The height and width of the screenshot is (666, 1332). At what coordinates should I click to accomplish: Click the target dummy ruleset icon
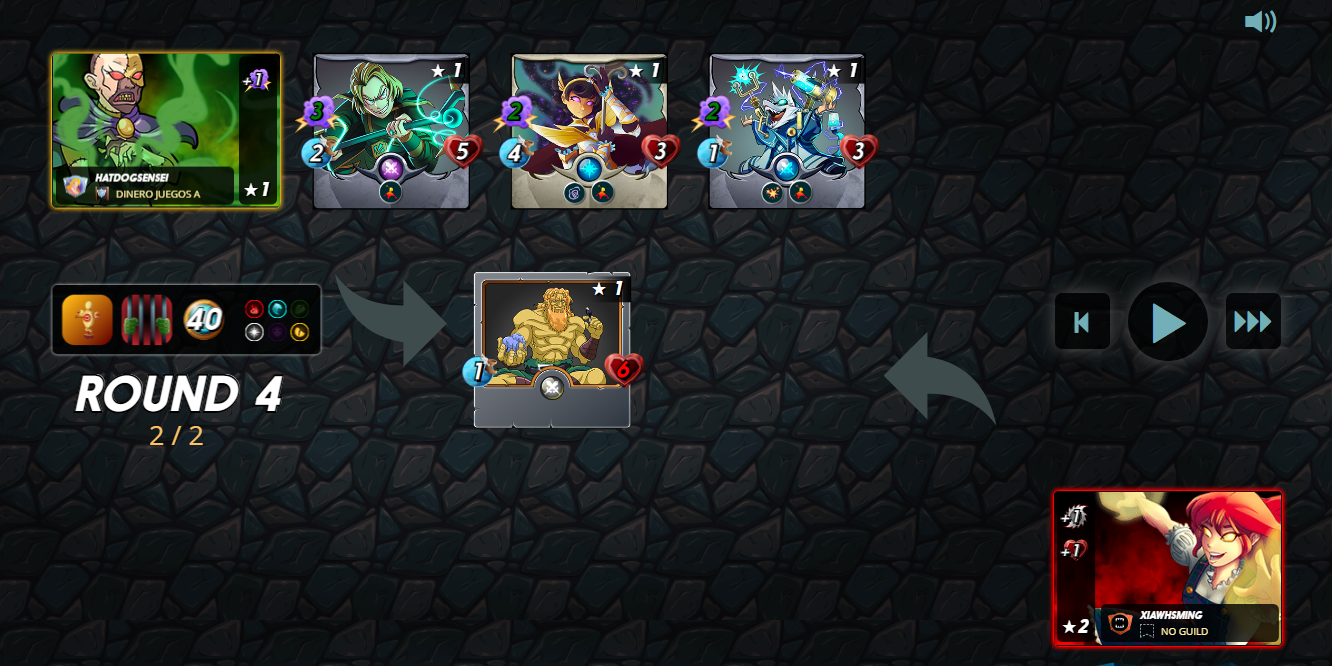87,320
